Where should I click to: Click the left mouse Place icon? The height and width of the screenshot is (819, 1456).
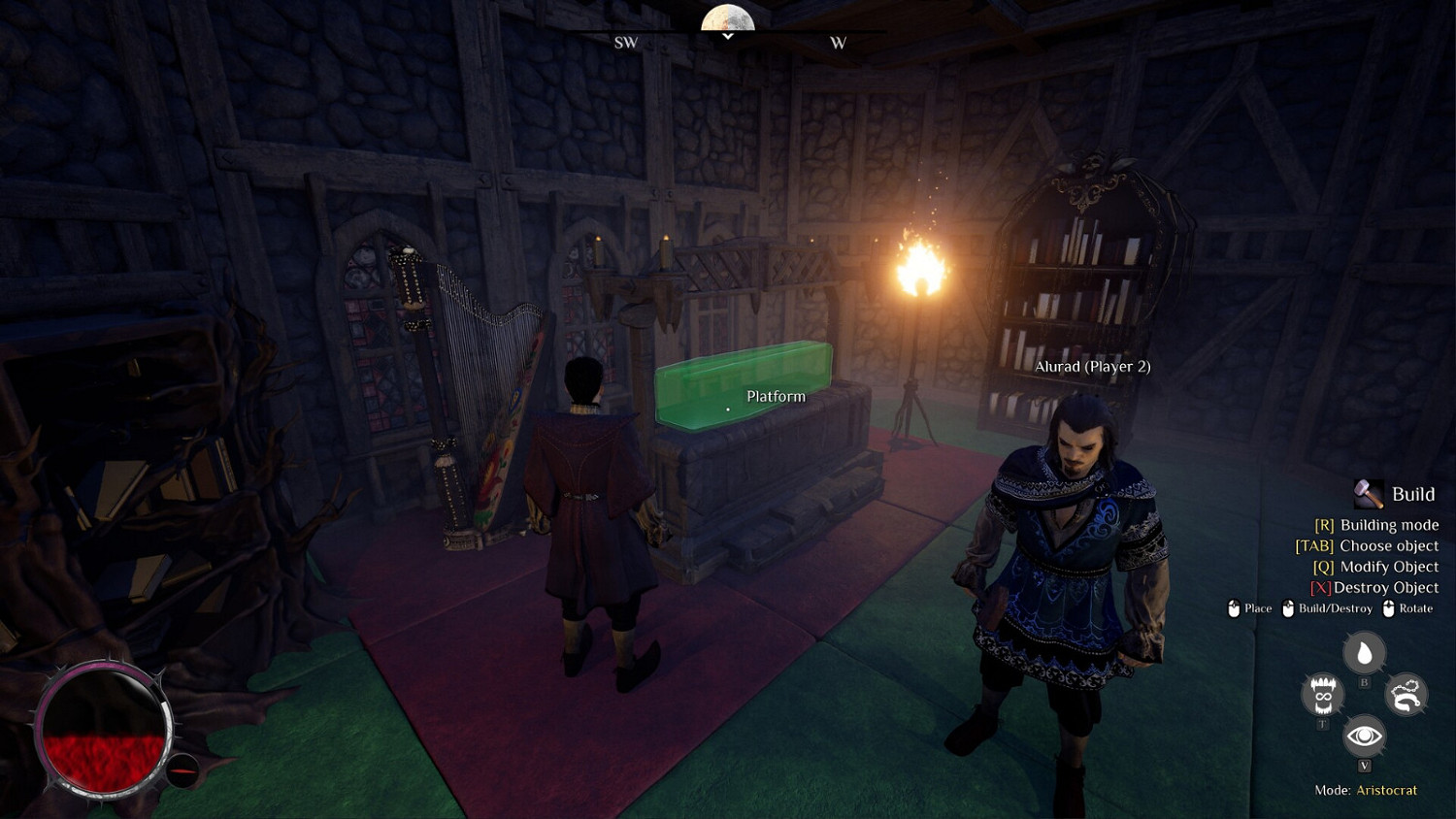coord(1233,608)
